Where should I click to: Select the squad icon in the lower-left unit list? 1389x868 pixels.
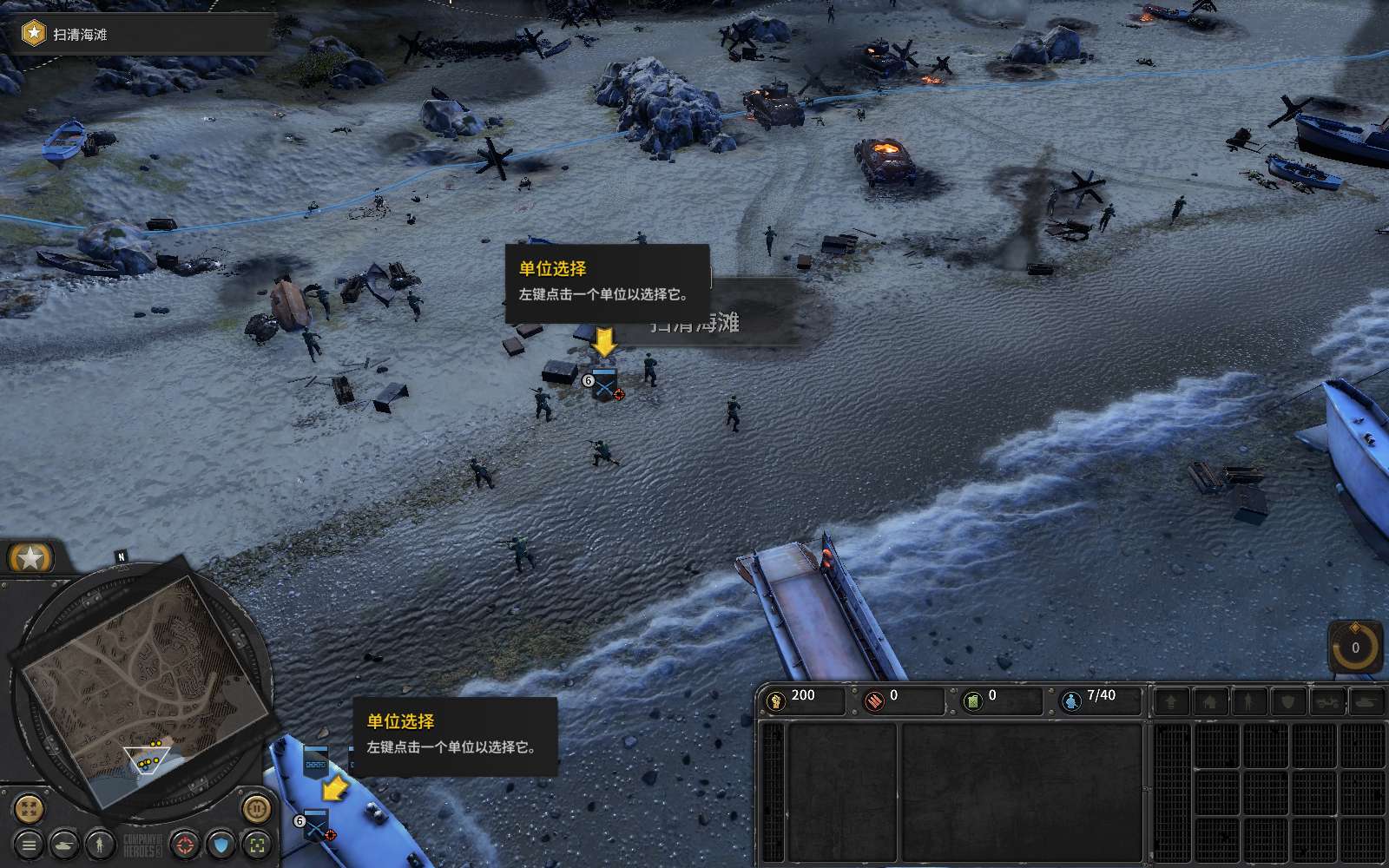315,825
